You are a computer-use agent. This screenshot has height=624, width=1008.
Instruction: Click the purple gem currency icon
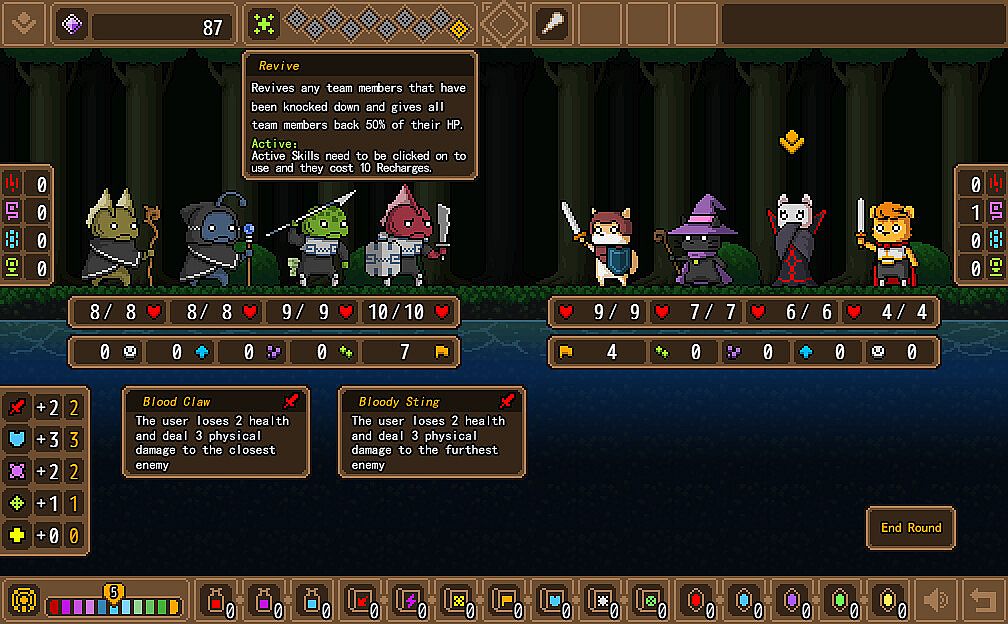tap(72, 24)
